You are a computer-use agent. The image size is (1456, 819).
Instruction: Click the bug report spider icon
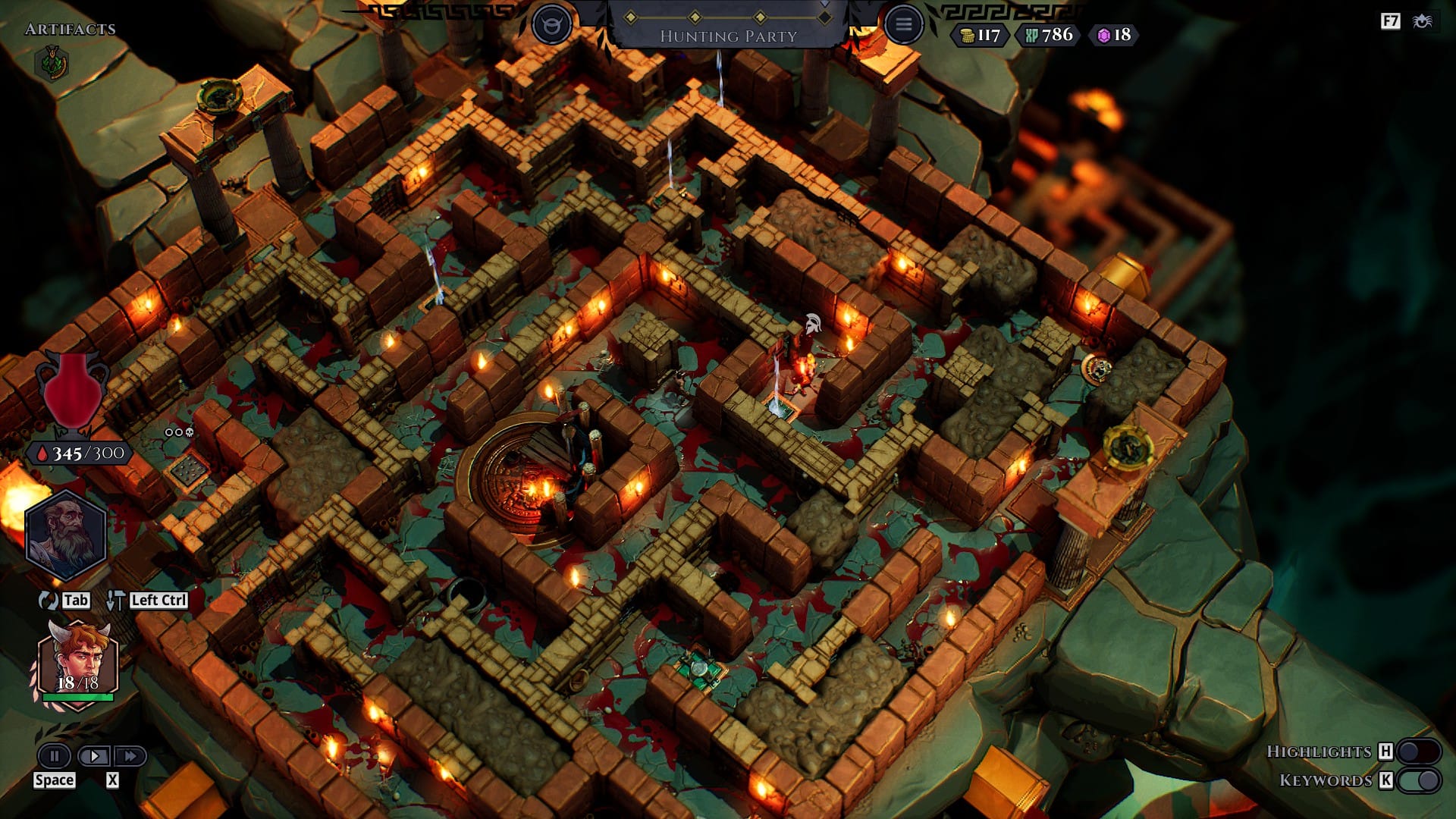tap(1423, 21)
